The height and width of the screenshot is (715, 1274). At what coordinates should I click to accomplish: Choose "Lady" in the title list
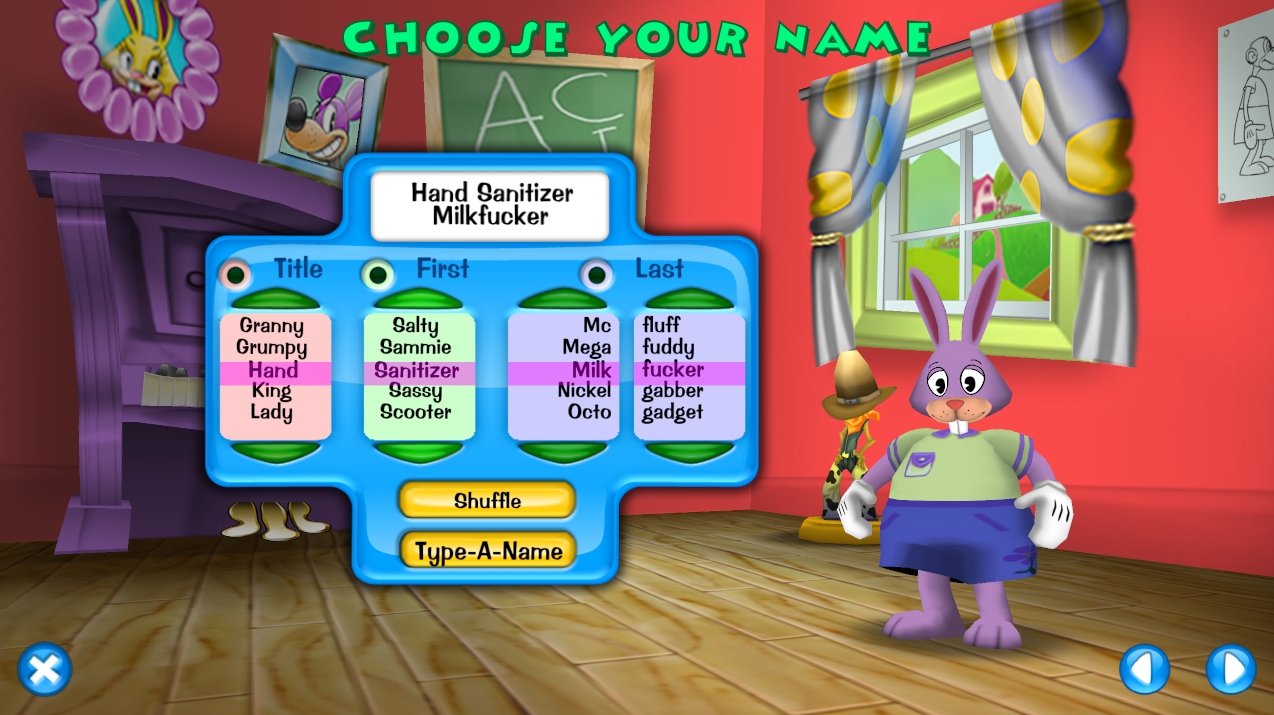(x=272, y=412)
